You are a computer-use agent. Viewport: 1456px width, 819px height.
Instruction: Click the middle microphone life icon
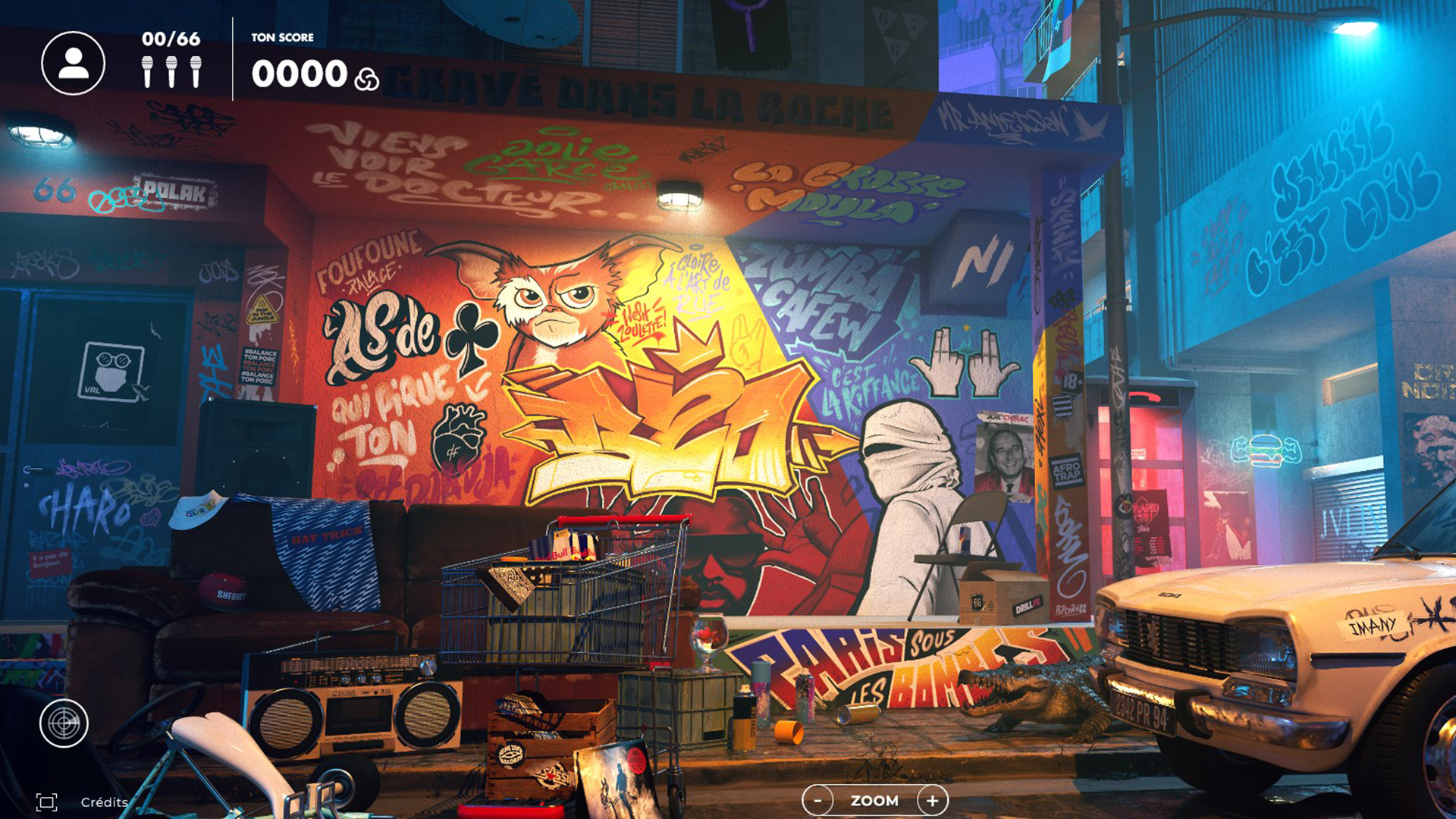173,71
